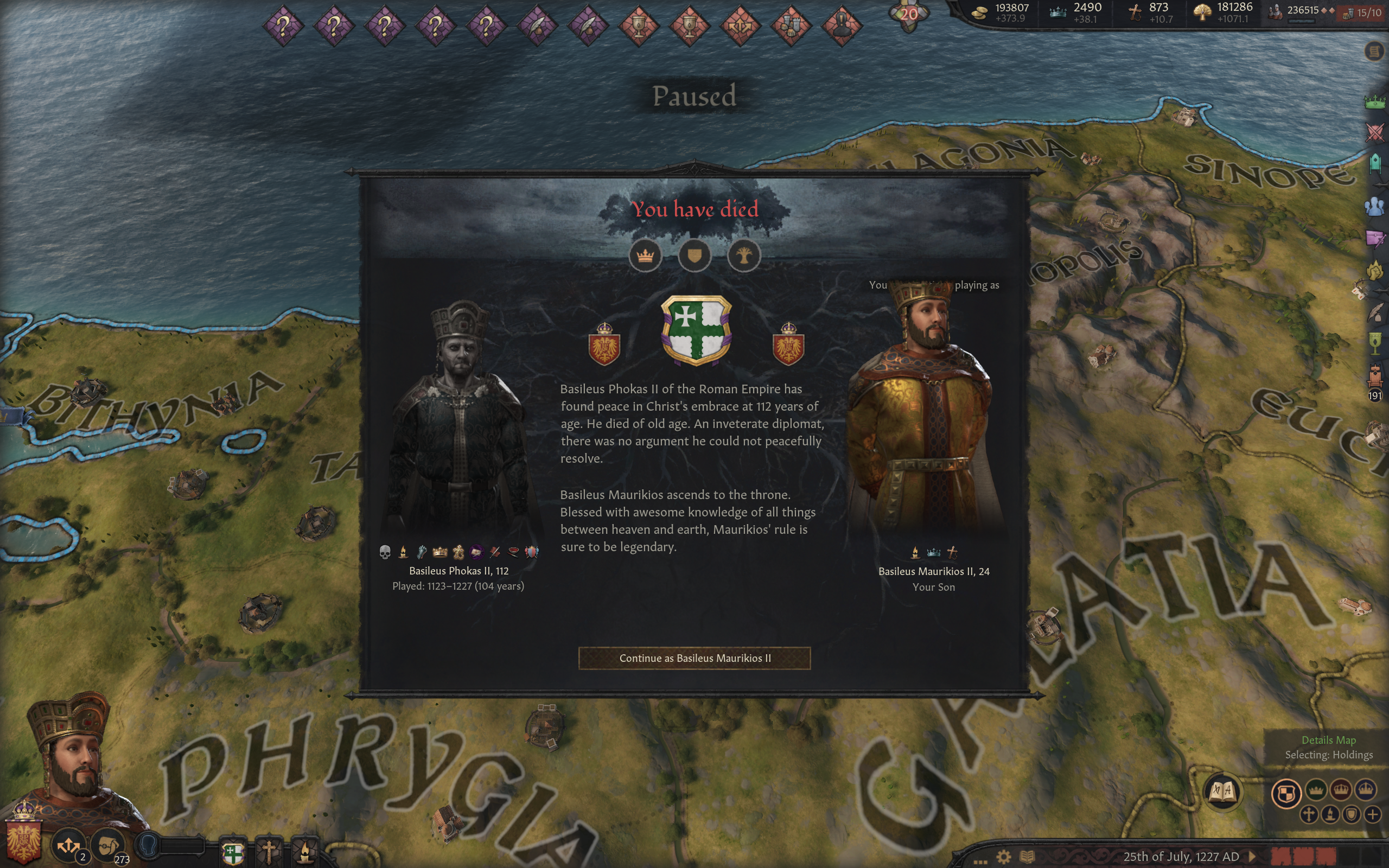The height and width of the screenshot is (868, 1389).
Task: Open the encyclopedia book button
Action: point(1222,792)
